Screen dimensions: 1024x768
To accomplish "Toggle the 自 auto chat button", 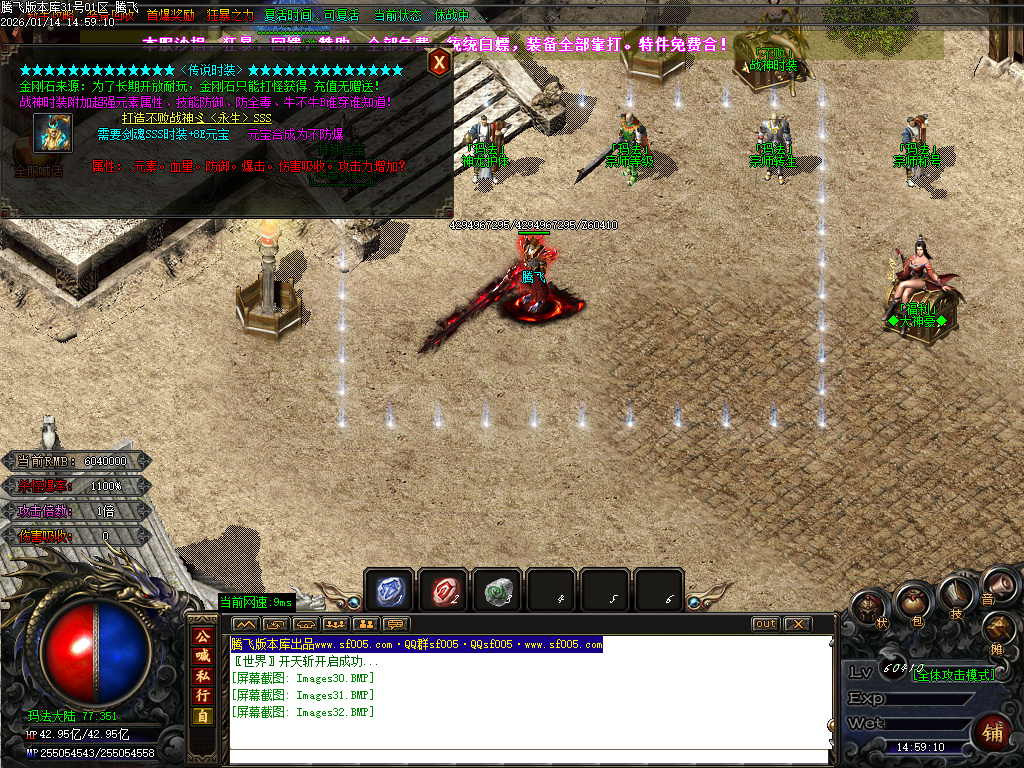I will tap(202, 715).
